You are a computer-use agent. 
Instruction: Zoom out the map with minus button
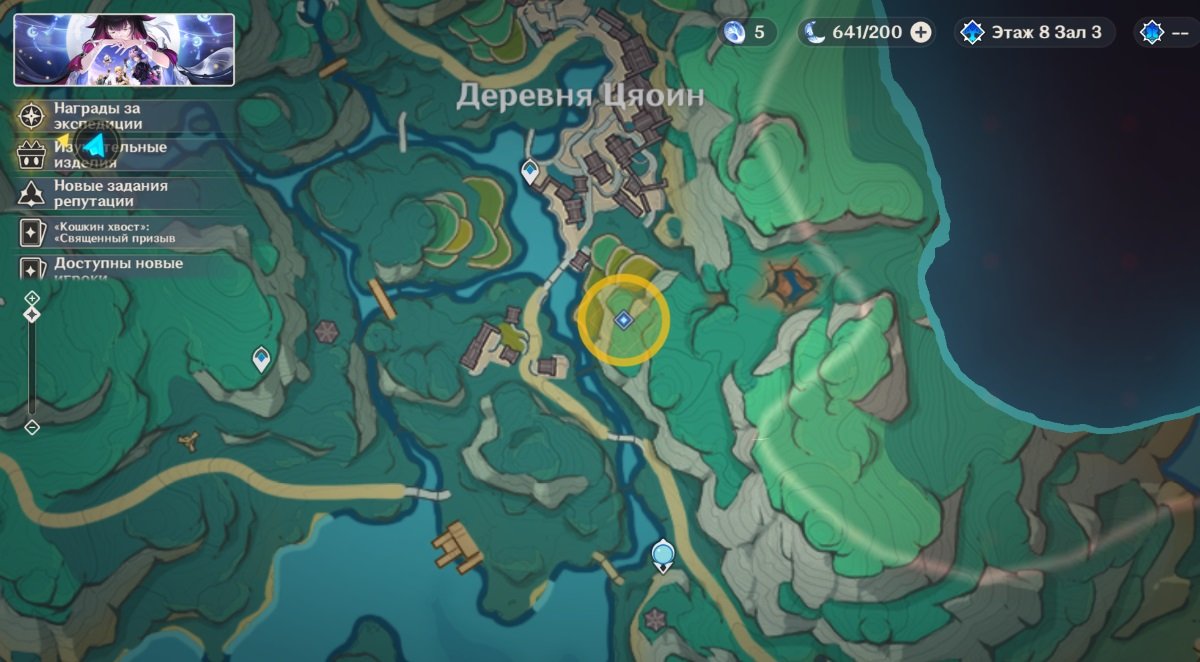point(32,427)
